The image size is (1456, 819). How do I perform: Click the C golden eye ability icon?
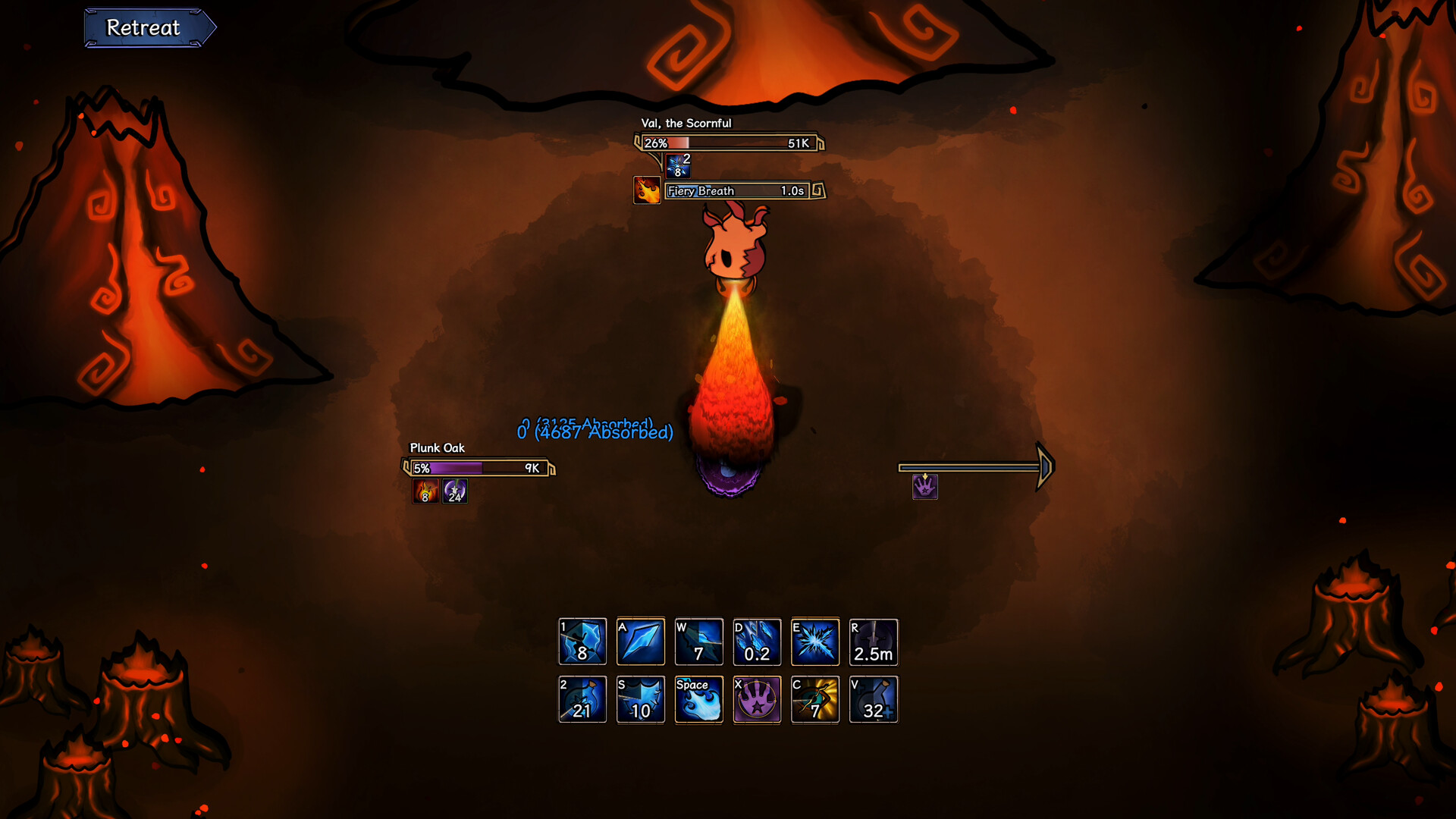[815, 699]
